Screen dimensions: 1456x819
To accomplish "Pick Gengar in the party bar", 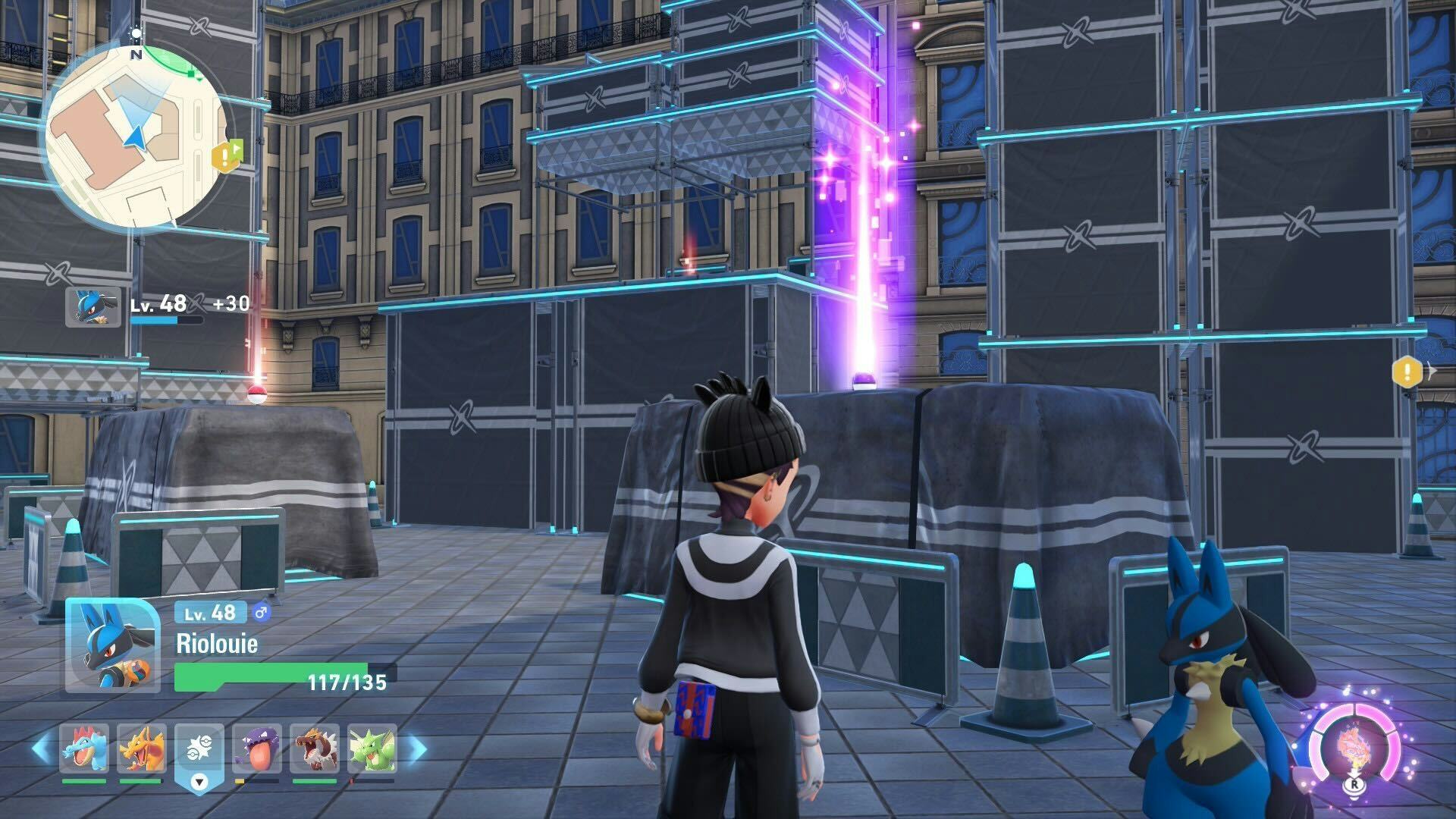I will coord(257,749).
